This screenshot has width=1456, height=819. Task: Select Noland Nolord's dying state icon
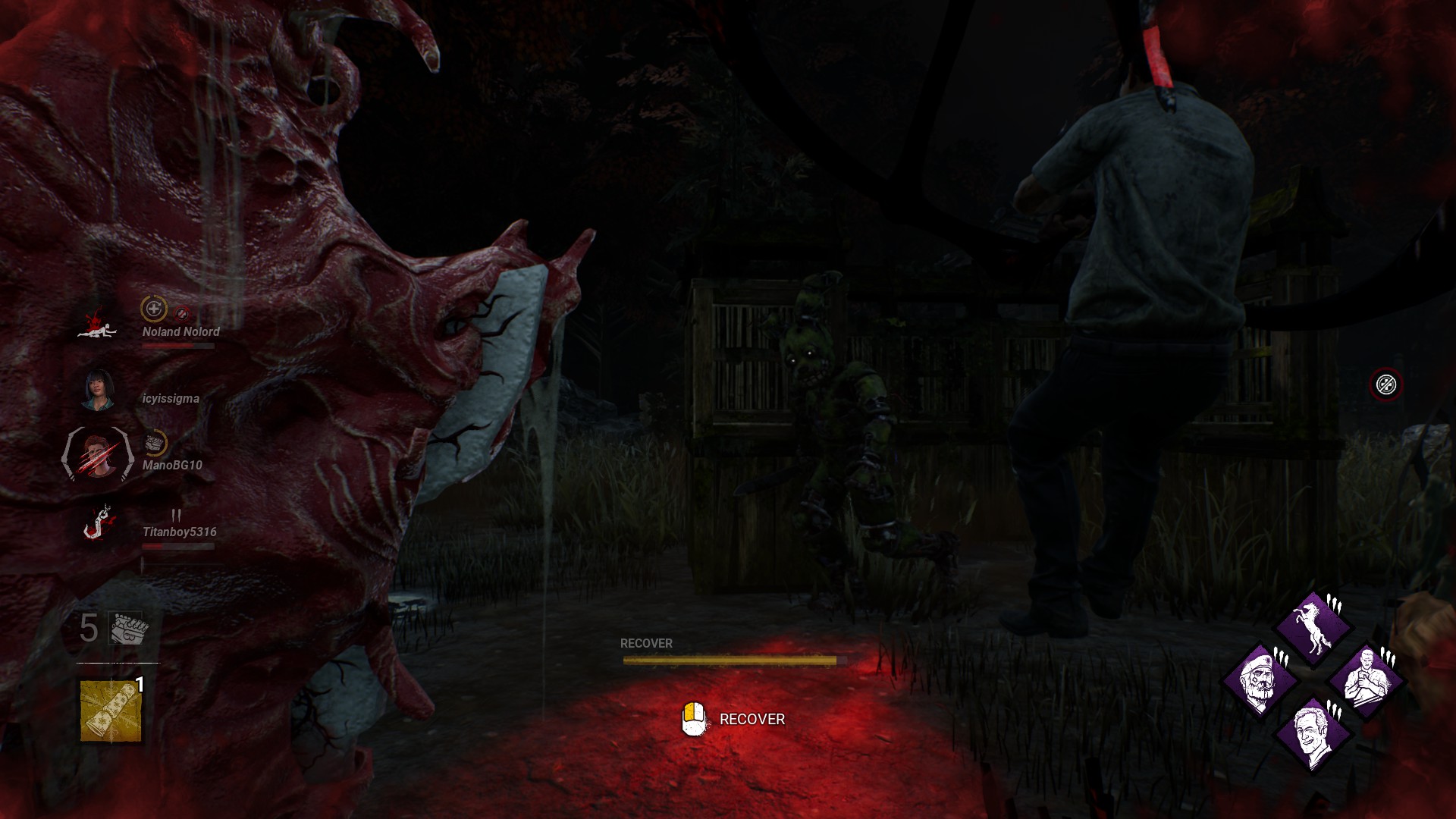tap(98, 323)
